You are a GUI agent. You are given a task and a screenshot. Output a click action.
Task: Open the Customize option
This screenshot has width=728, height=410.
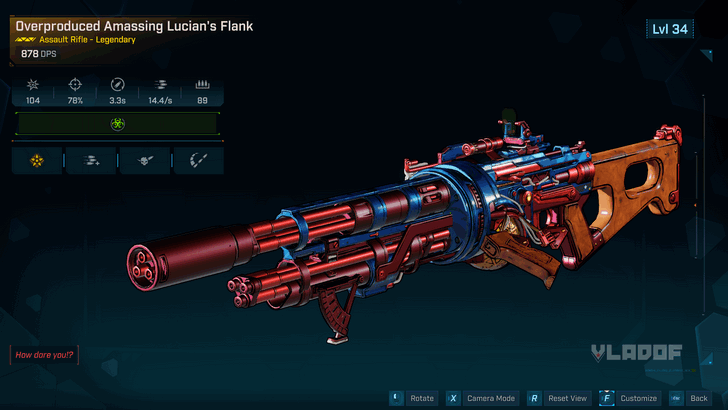pyautogui.click(x=638, y=398)
